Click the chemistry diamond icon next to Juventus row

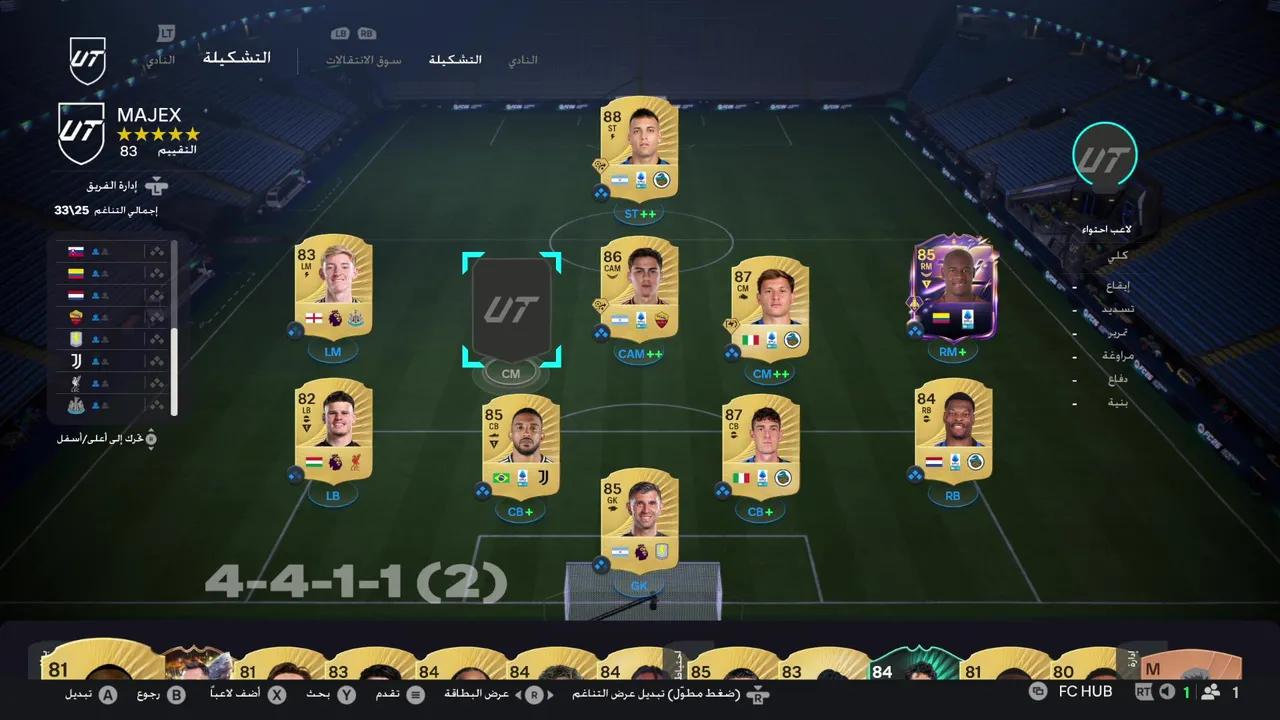[157, 360]
